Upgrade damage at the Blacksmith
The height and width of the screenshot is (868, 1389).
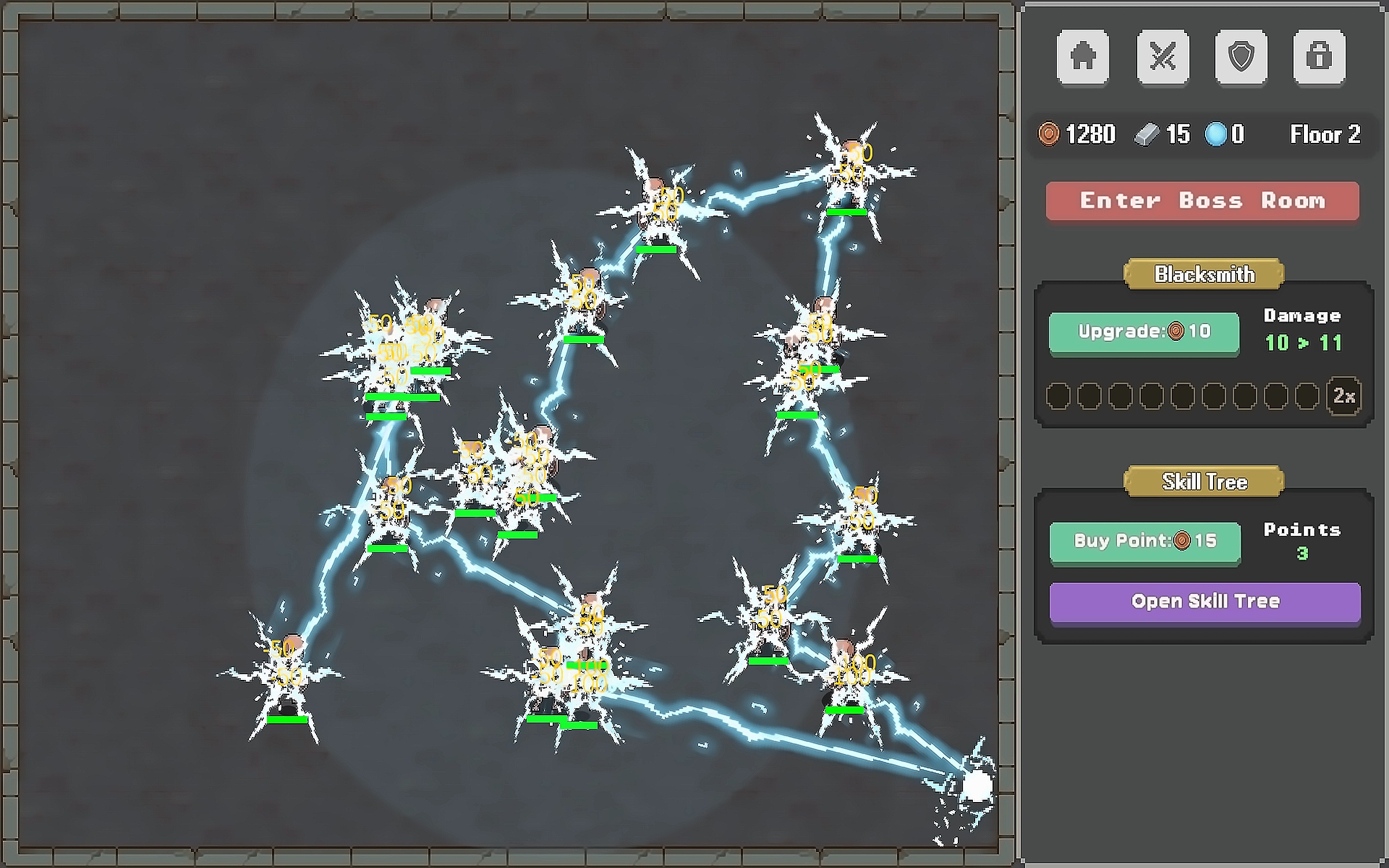(x=1144, y=332)
